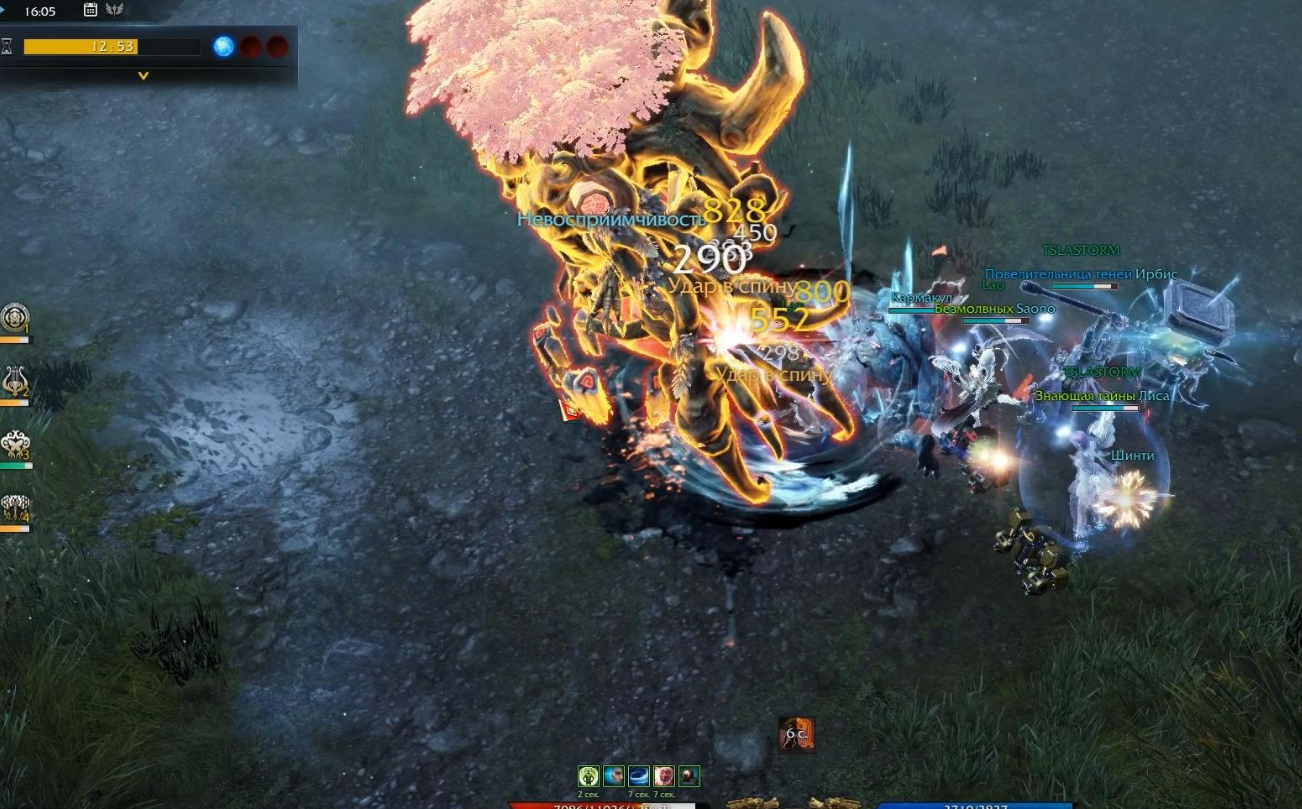1302x809 pixels.
Task: Click the red heart buff icon
Action: click(663, 776)
